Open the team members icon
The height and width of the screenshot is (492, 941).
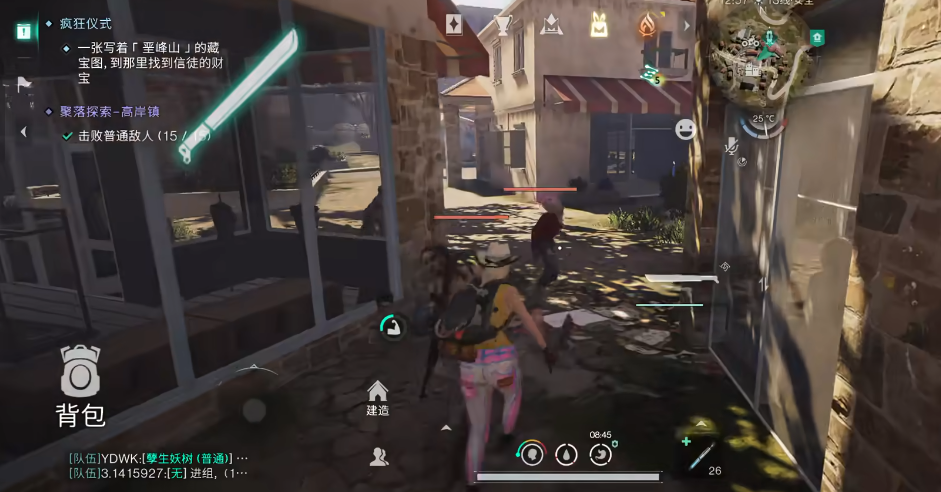click(378, 456)
